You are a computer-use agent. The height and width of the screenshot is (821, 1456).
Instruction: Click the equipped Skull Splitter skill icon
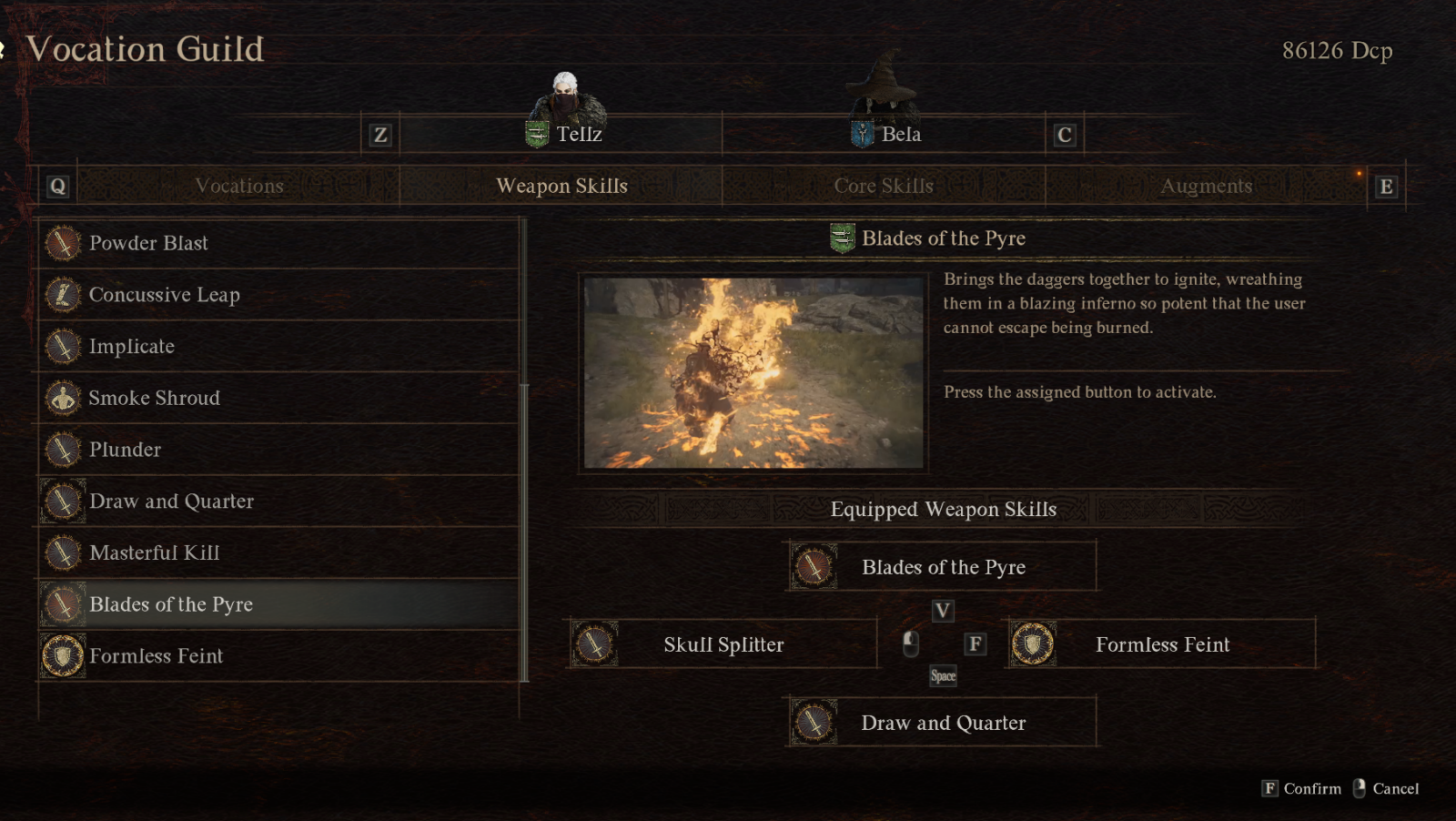[x=596, y=644]
